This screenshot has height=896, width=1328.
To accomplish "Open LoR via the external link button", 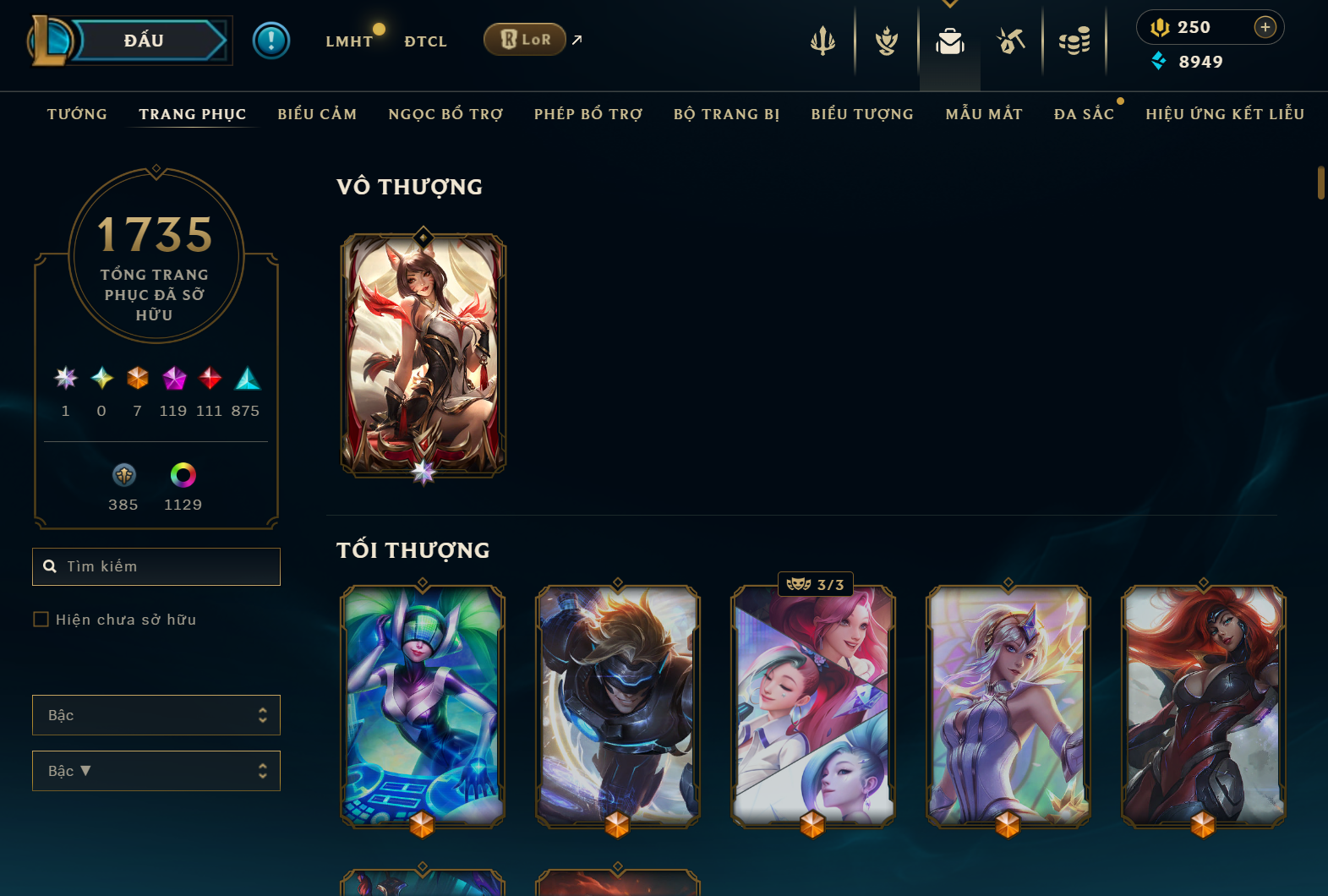I will pyautogui.click(x=576, y=38).
